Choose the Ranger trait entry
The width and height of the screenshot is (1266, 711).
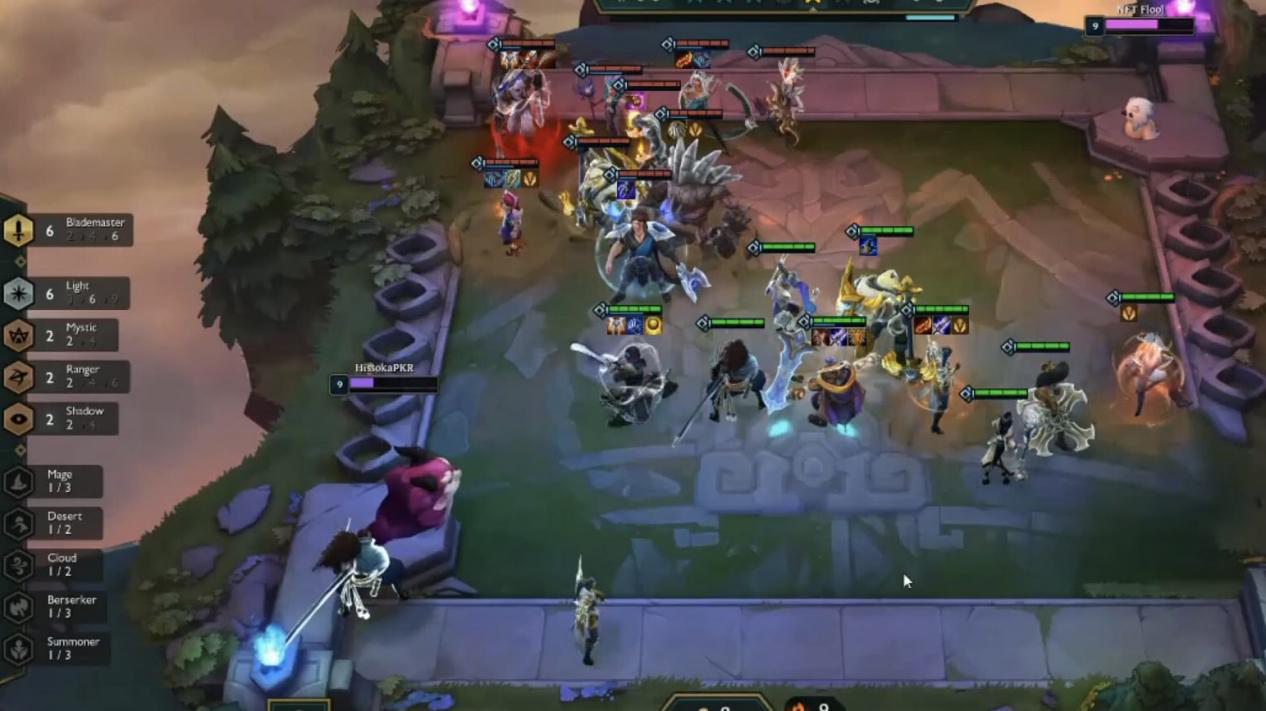click(65, 377)
